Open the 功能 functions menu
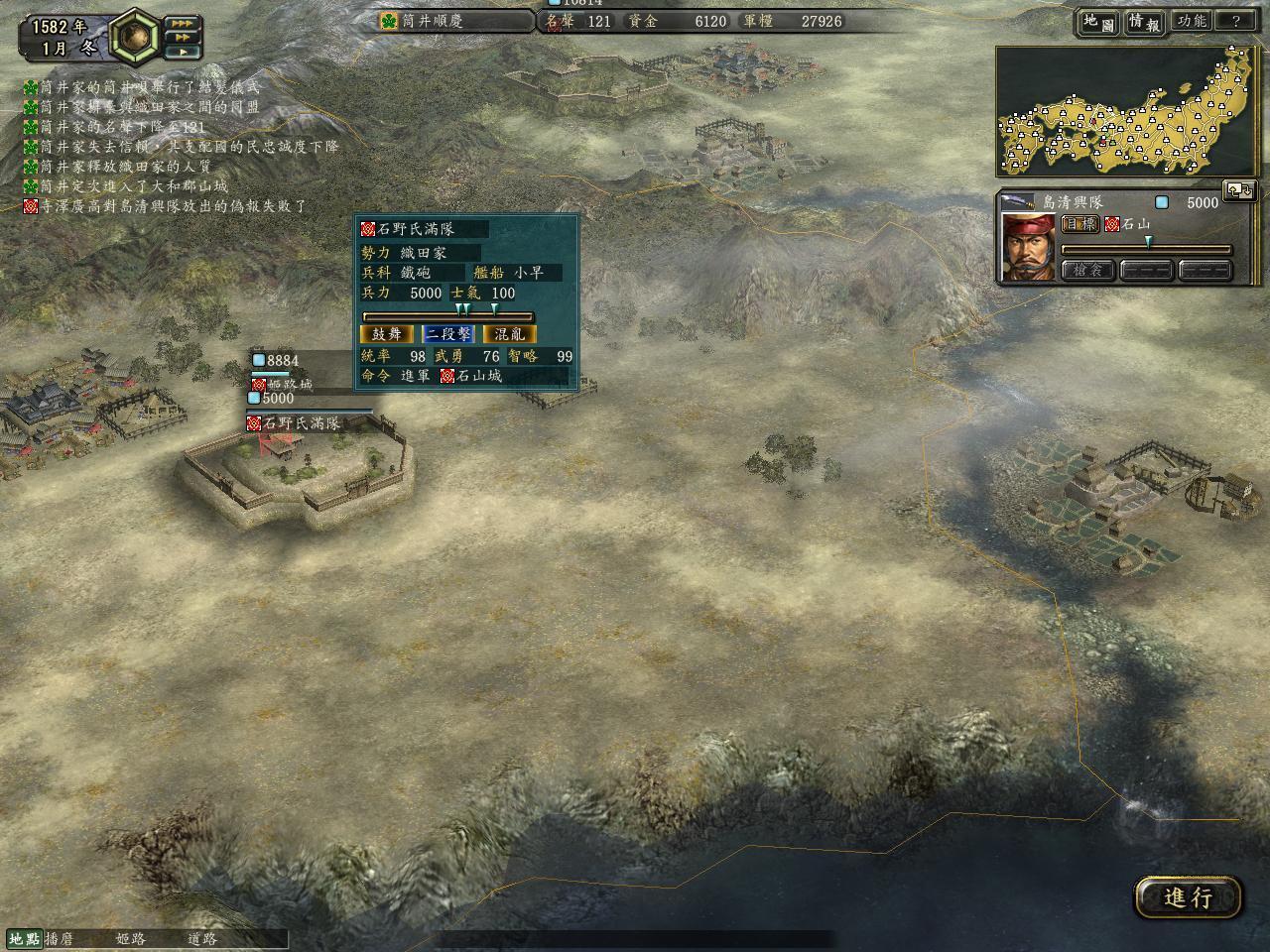Viewport: 1270px width, 952px height. click(1191, 21)
